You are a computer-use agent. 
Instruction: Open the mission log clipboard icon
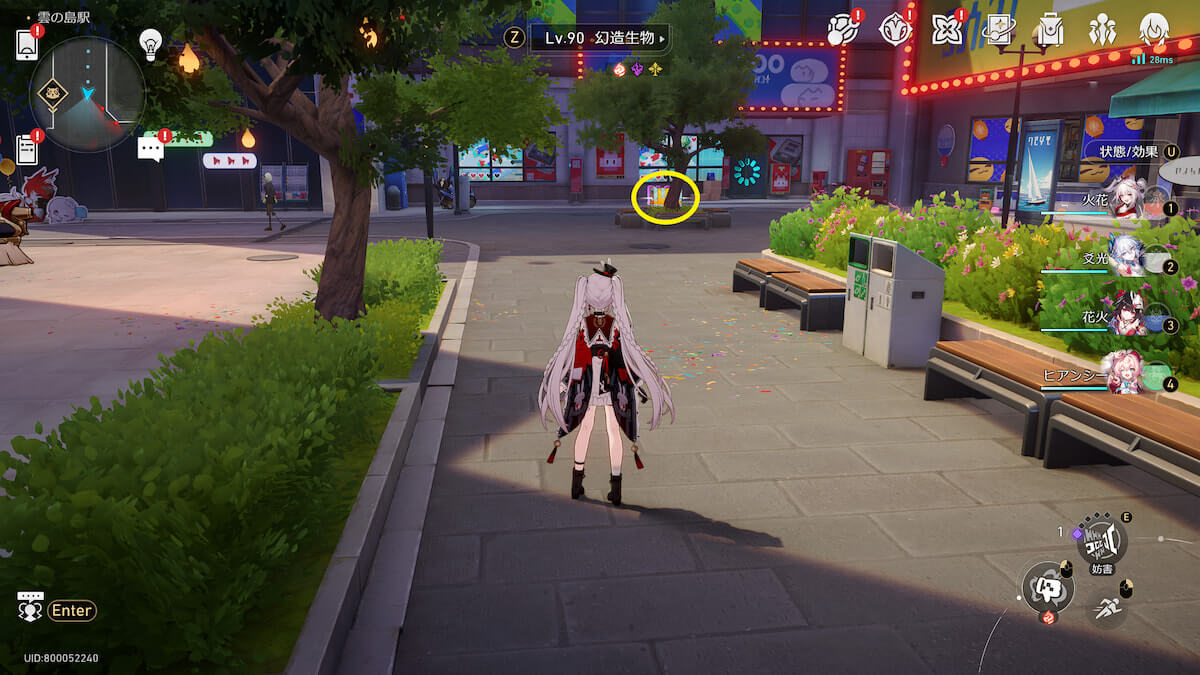pyautogui.click(x=27, y=150)
